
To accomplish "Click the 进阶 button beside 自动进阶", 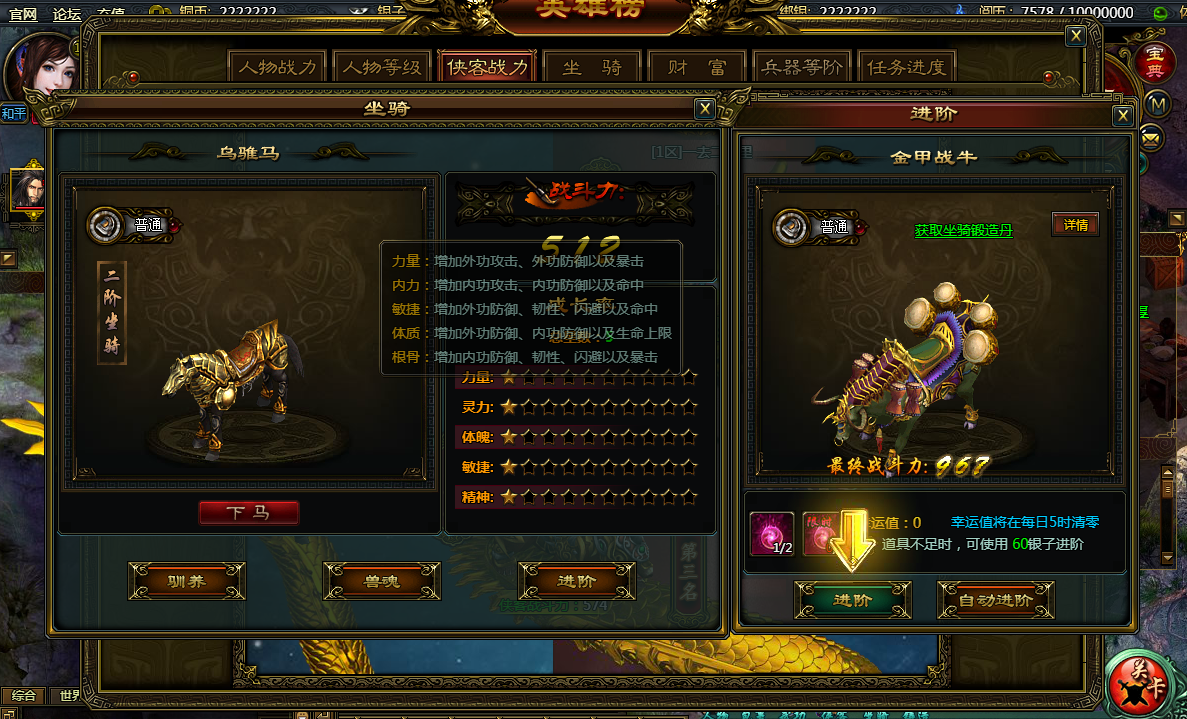I will (852, 601).
